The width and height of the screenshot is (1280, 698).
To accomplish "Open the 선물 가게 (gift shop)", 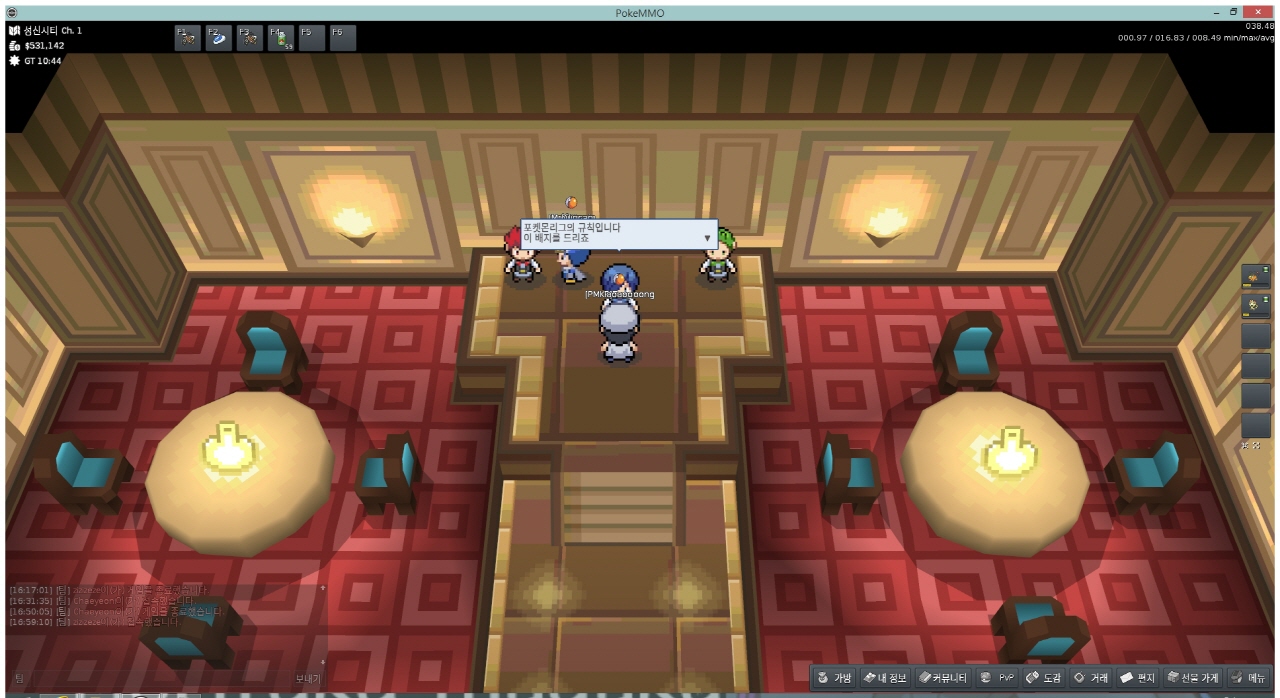I will tap(1193, 678).
